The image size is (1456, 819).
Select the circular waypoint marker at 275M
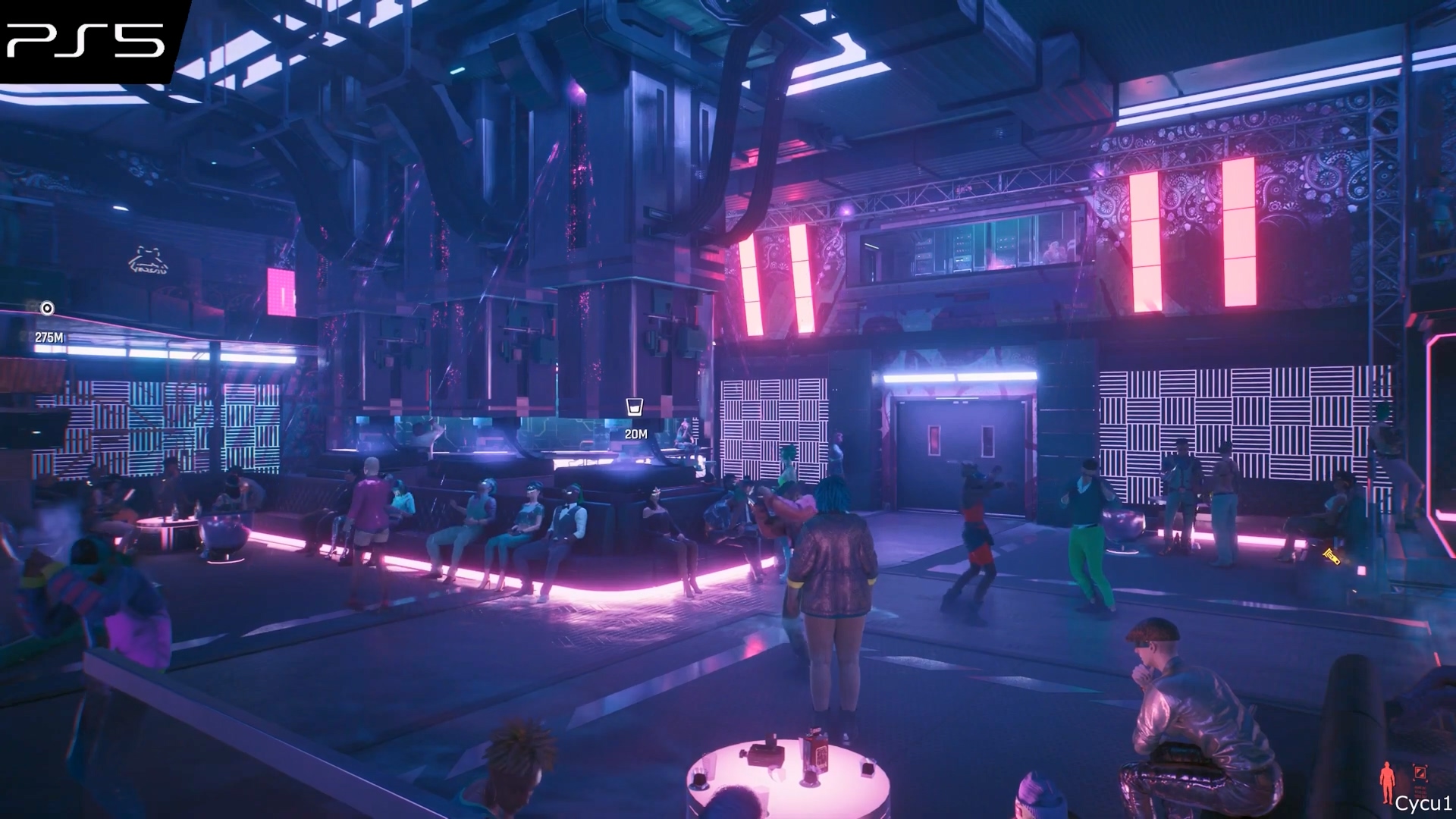pos(47,308)
